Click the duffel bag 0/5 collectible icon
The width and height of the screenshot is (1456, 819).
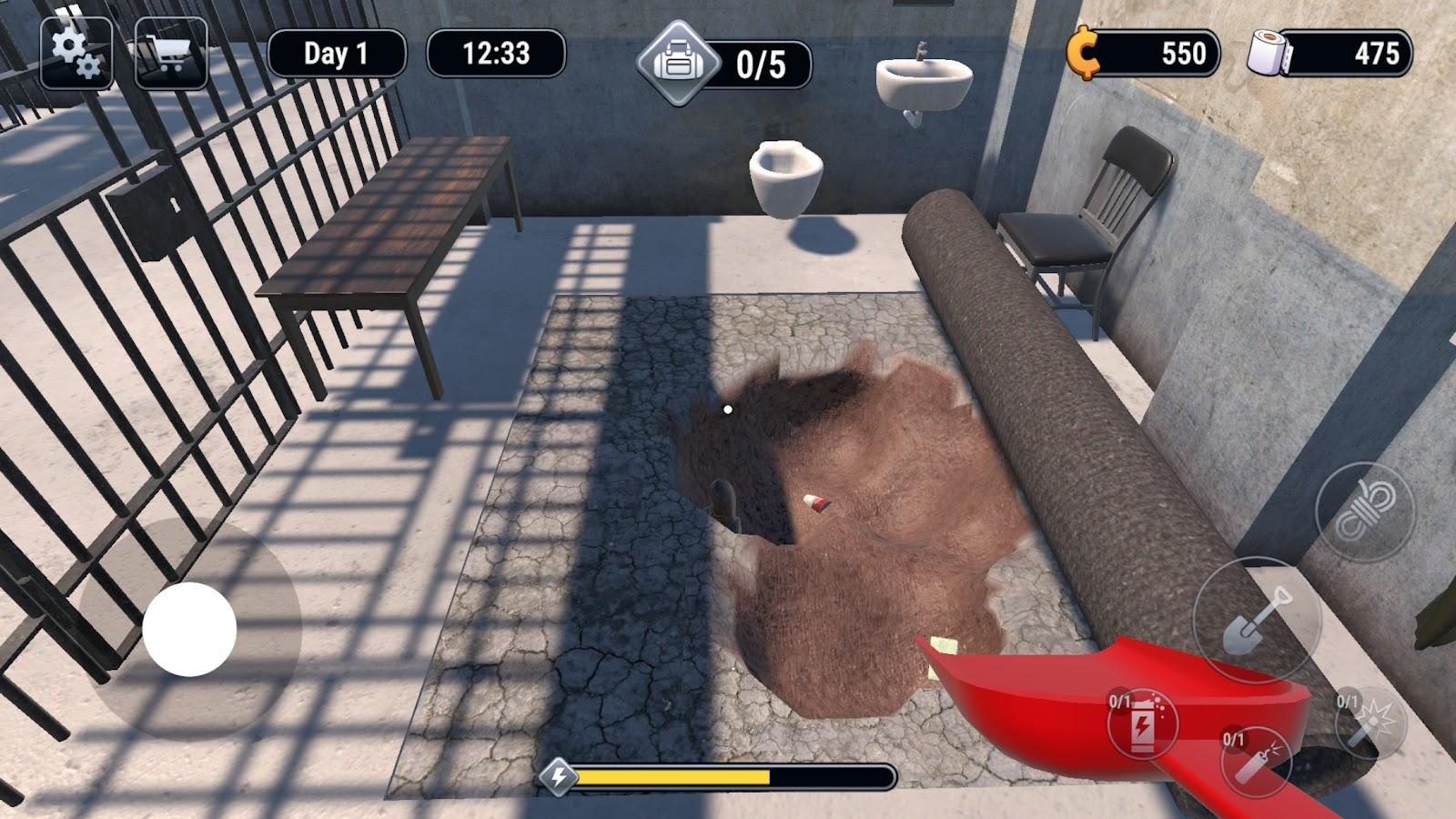(678, 59)
